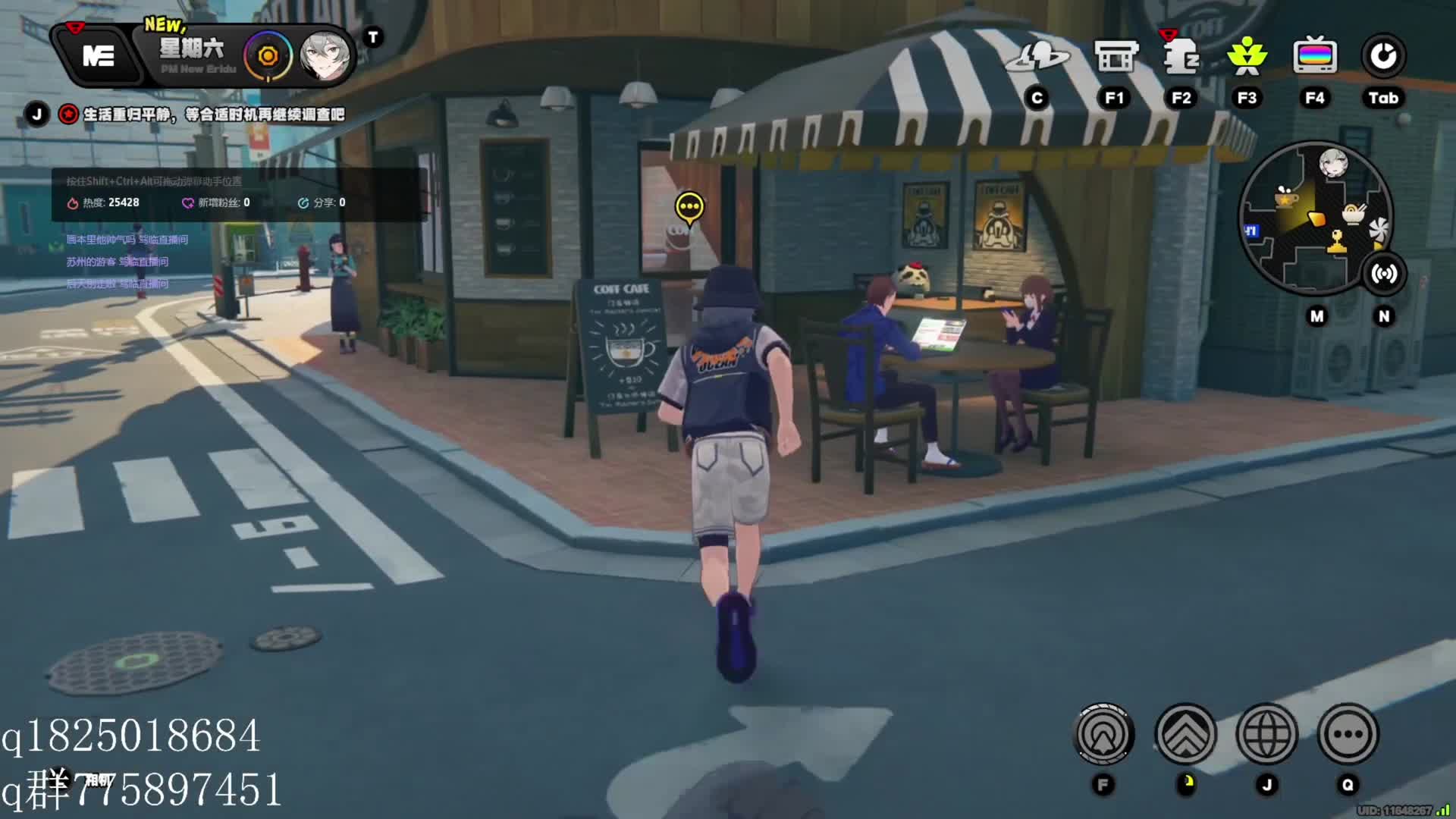Screen dimensions: 1456x819
Task: Open the globe icon above J
Action: pyautogui.click(x=1266, y=734)
